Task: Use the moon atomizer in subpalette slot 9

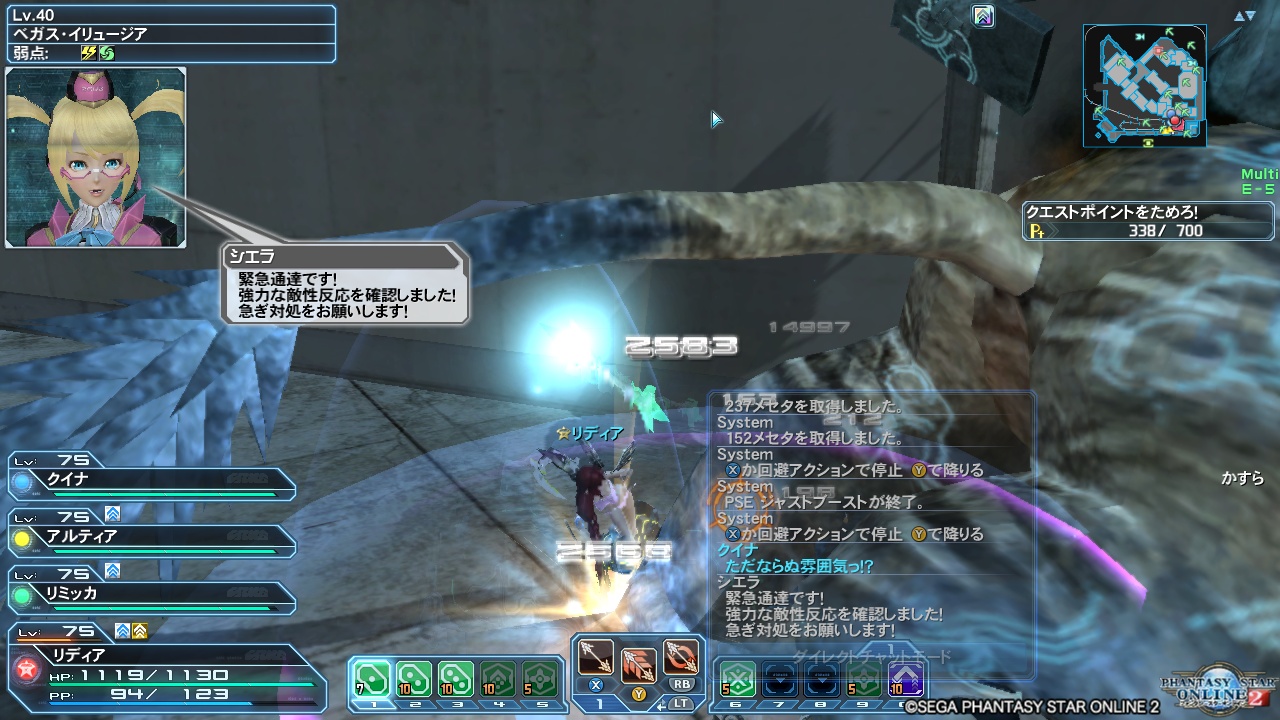Action: point(863,680)
